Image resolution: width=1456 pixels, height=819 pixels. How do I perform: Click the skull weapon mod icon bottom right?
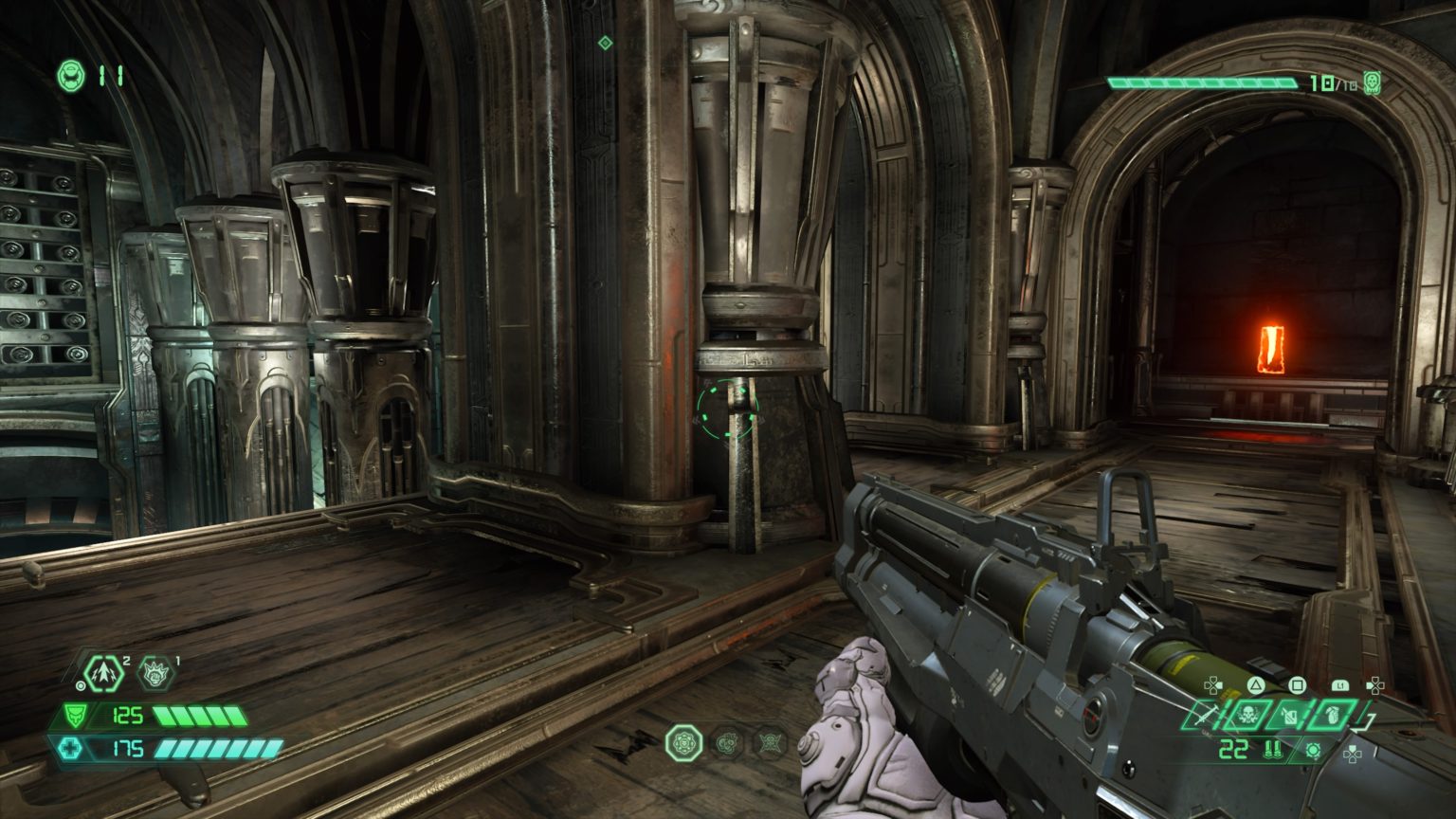(x=1248, y=714)
